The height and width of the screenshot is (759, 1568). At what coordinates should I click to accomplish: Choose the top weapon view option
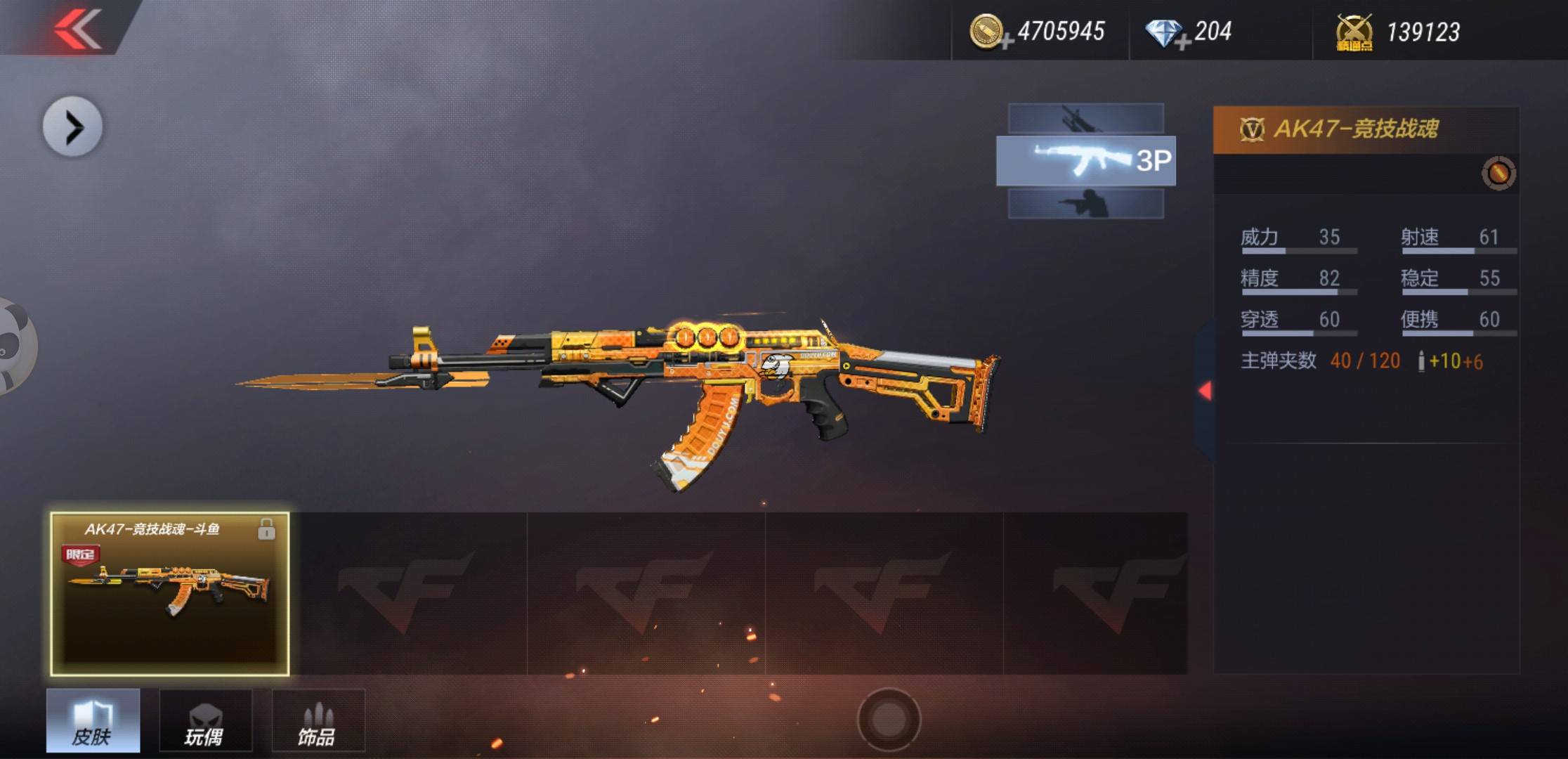point(1085,118)
